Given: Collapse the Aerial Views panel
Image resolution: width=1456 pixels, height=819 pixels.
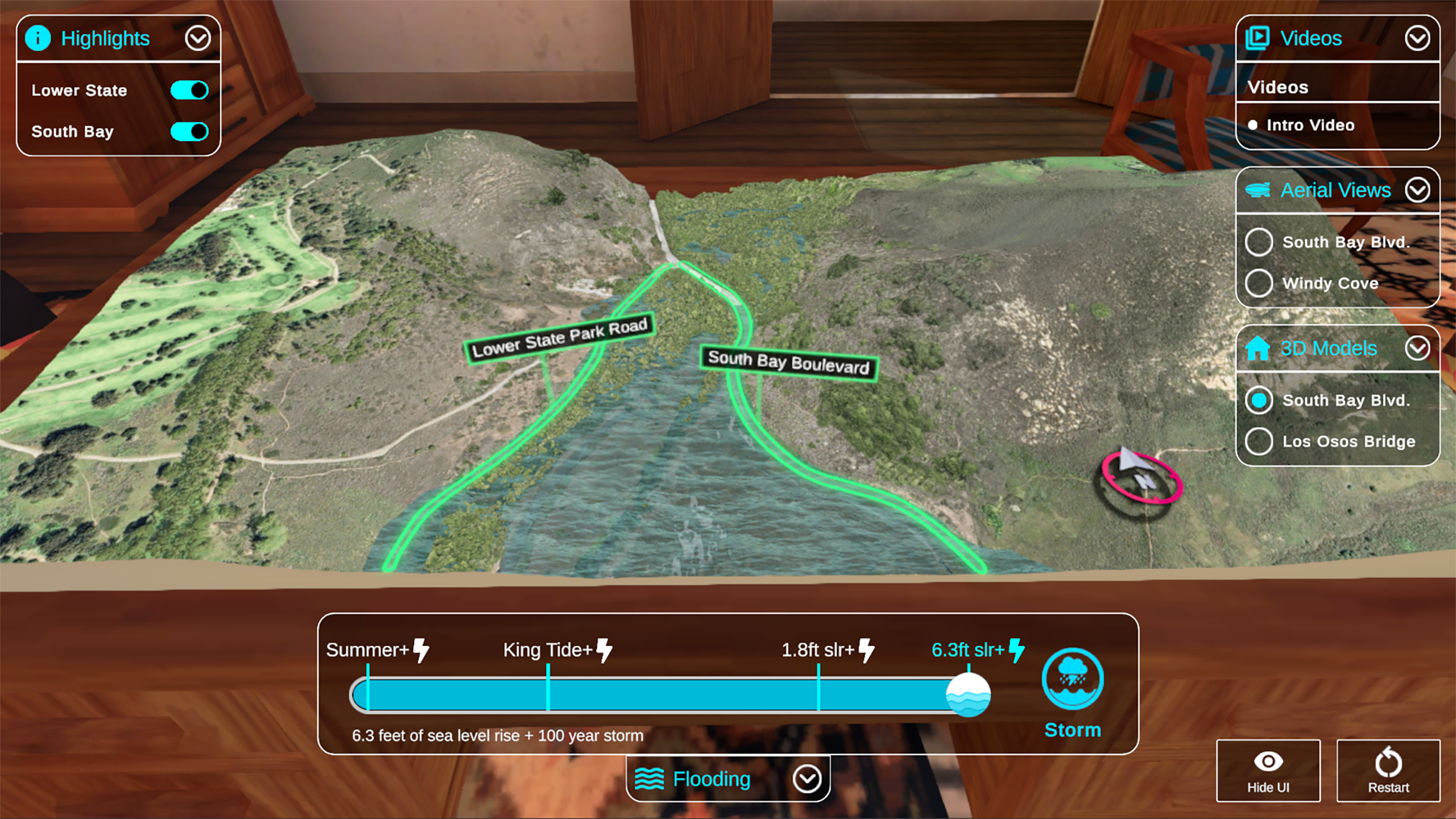Looking at the screenshot, I should coord(1417,190).
